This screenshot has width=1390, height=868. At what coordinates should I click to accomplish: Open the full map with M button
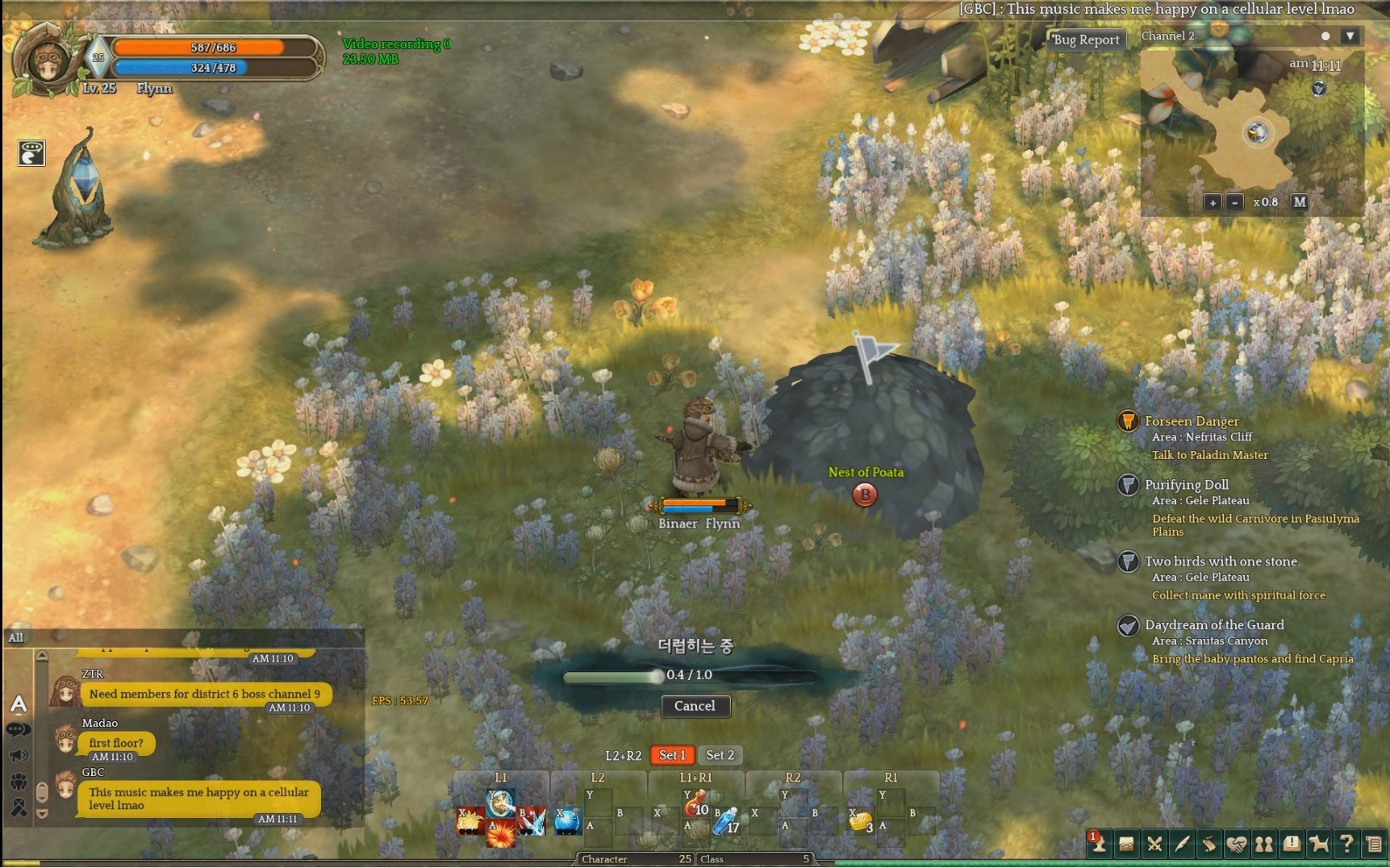click(1299, 202)
